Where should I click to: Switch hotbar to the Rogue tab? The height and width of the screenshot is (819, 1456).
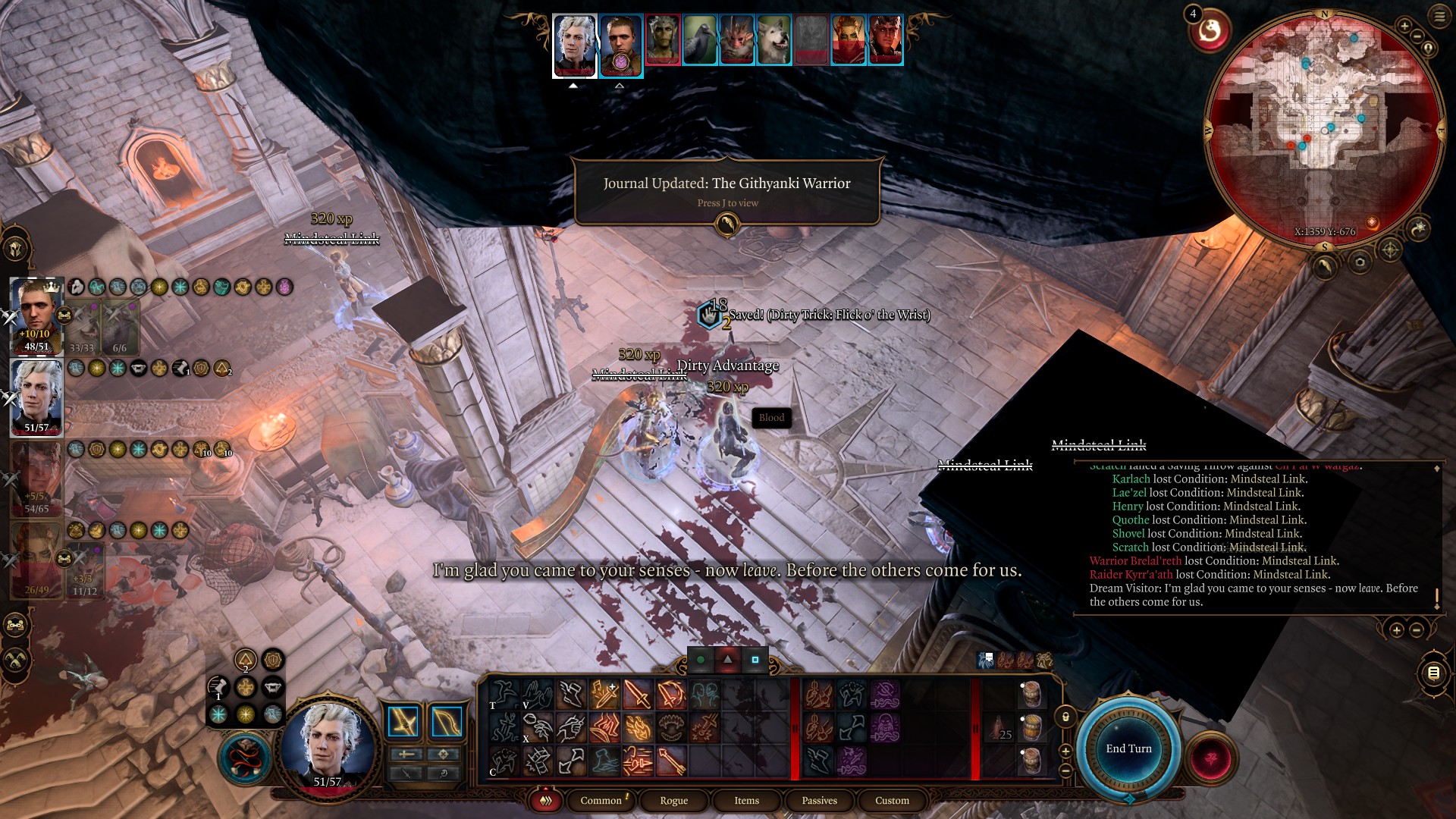[673, 800]
